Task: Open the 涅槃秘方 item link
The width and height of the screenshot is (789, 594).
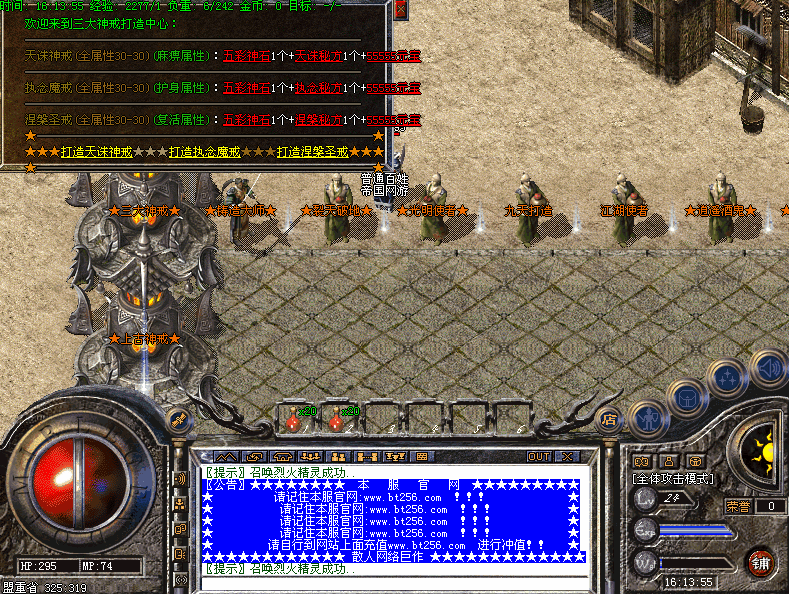Action: coord(317,120)
